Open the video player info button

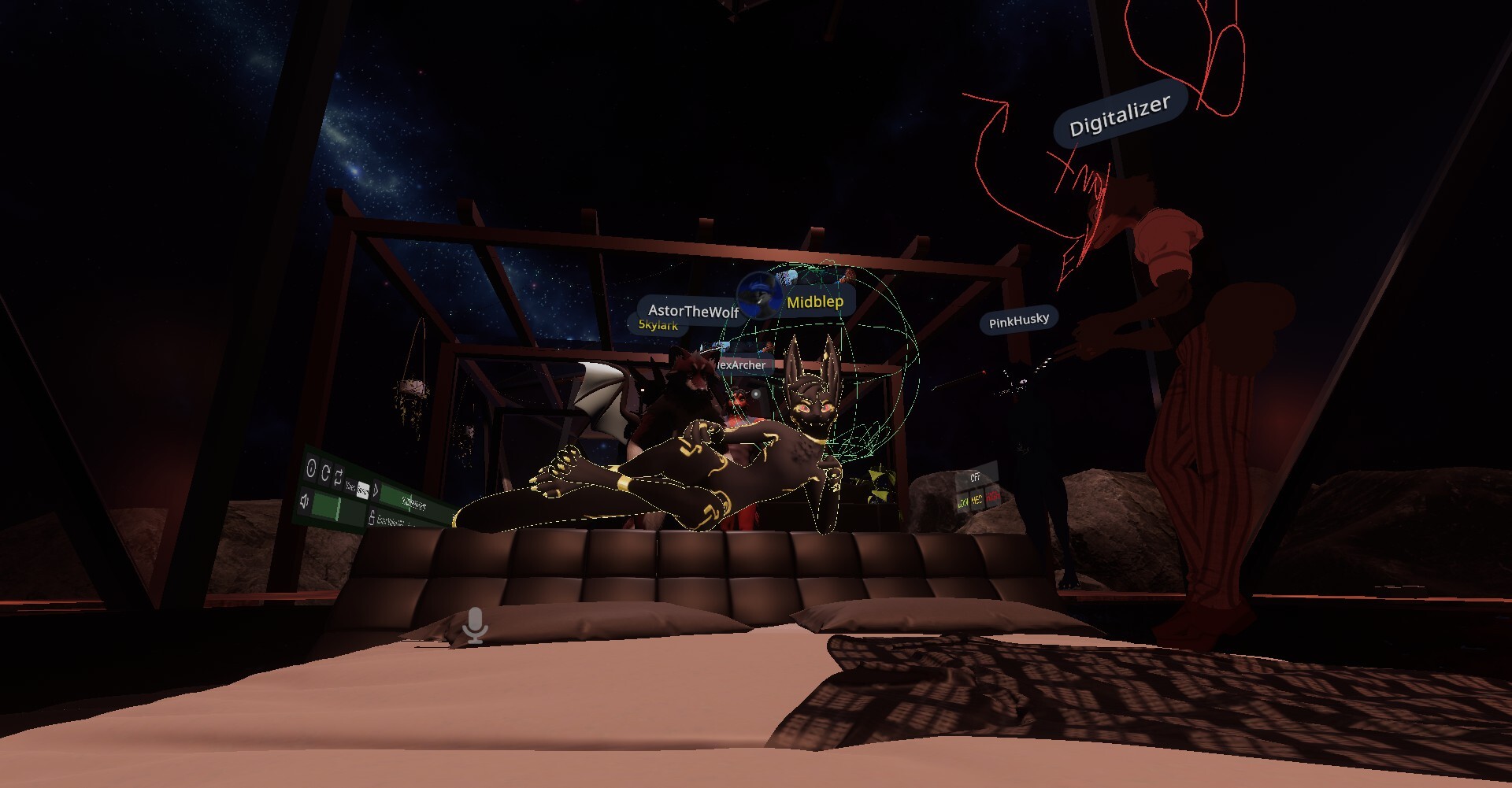click(310, 469)
